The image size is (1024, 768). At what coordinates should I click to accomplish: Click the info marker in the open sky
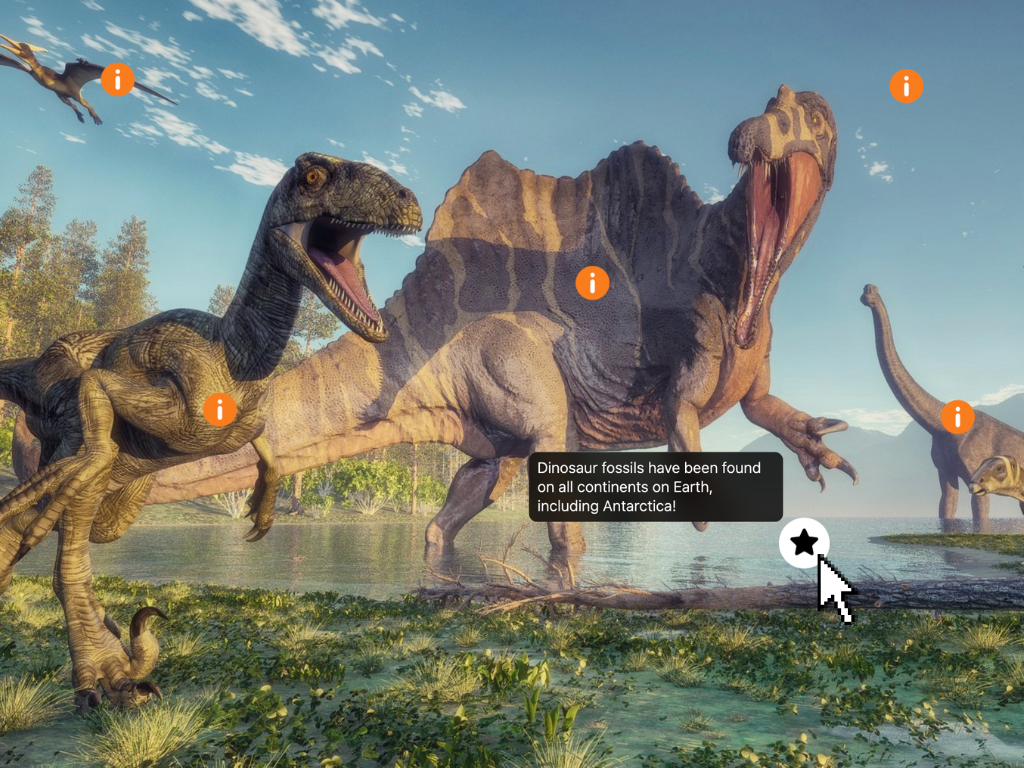click(x=906, y=86)
